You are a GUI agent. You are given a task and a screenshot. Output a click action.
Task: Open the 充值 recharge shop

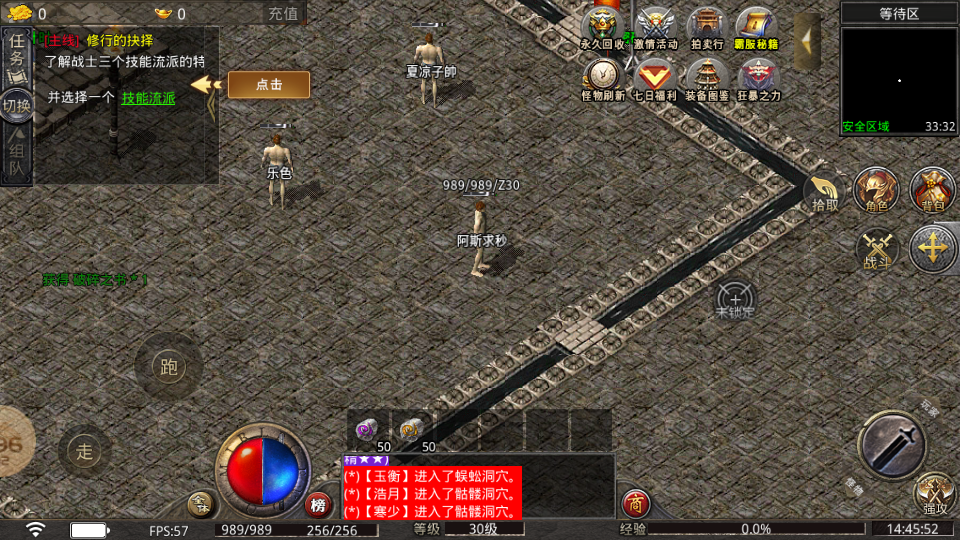click(x=283, y=13)
